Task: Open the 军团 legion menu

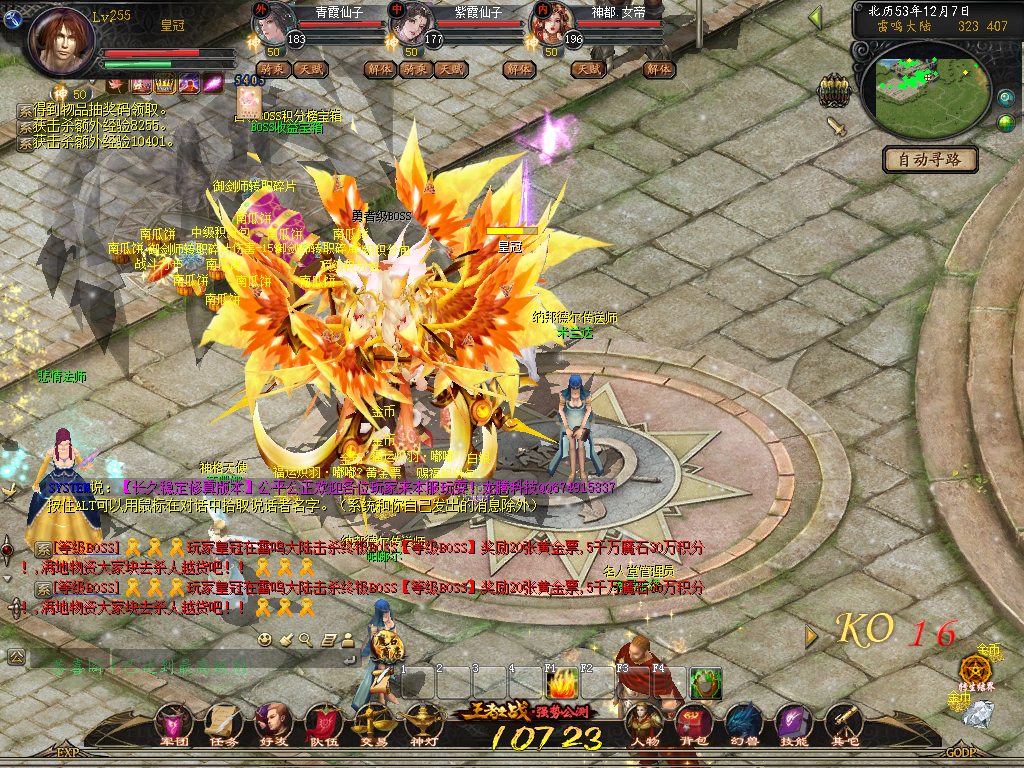Action: (173, 722)
